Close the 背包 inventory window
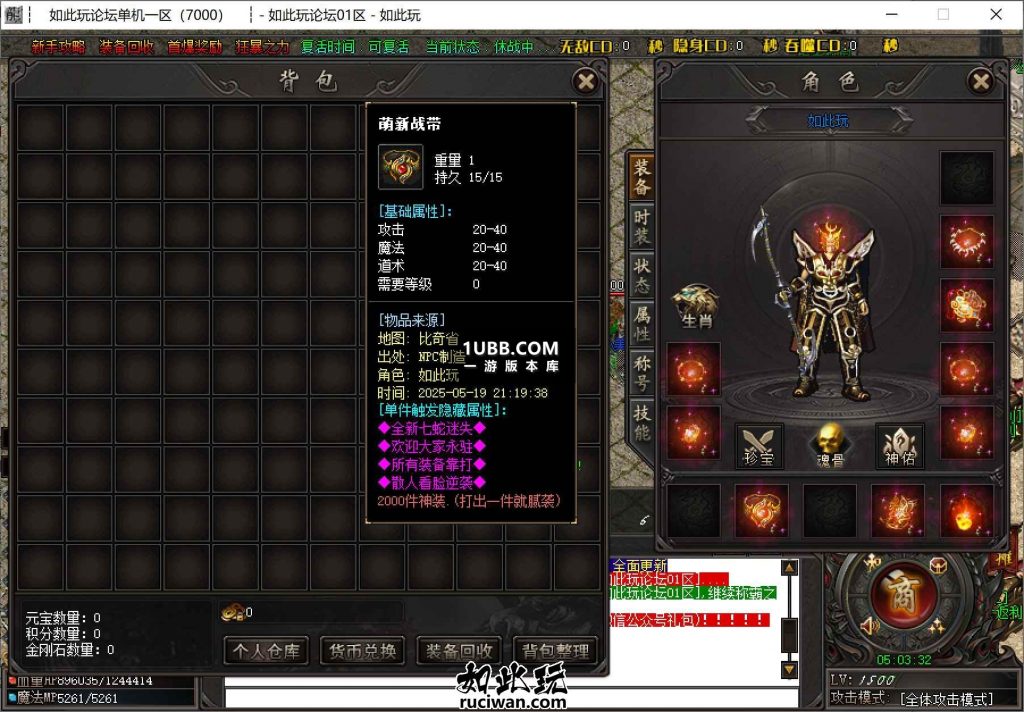 [x=586, y=81]
